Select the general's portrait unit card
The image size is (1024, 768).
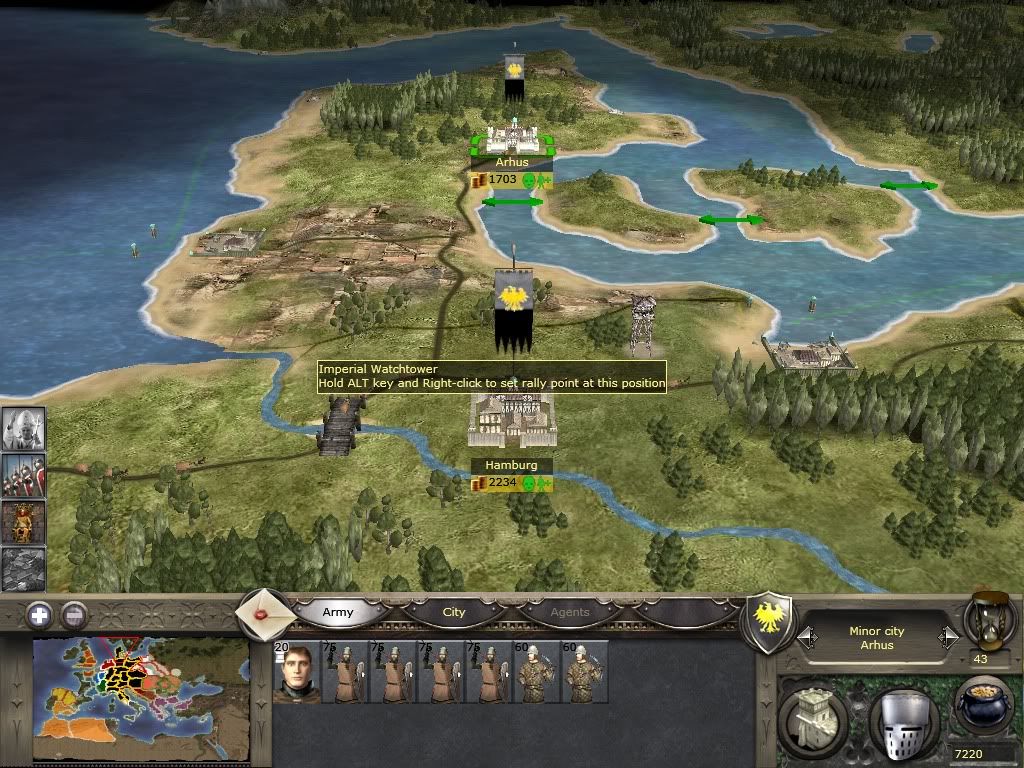pos(296,674)
